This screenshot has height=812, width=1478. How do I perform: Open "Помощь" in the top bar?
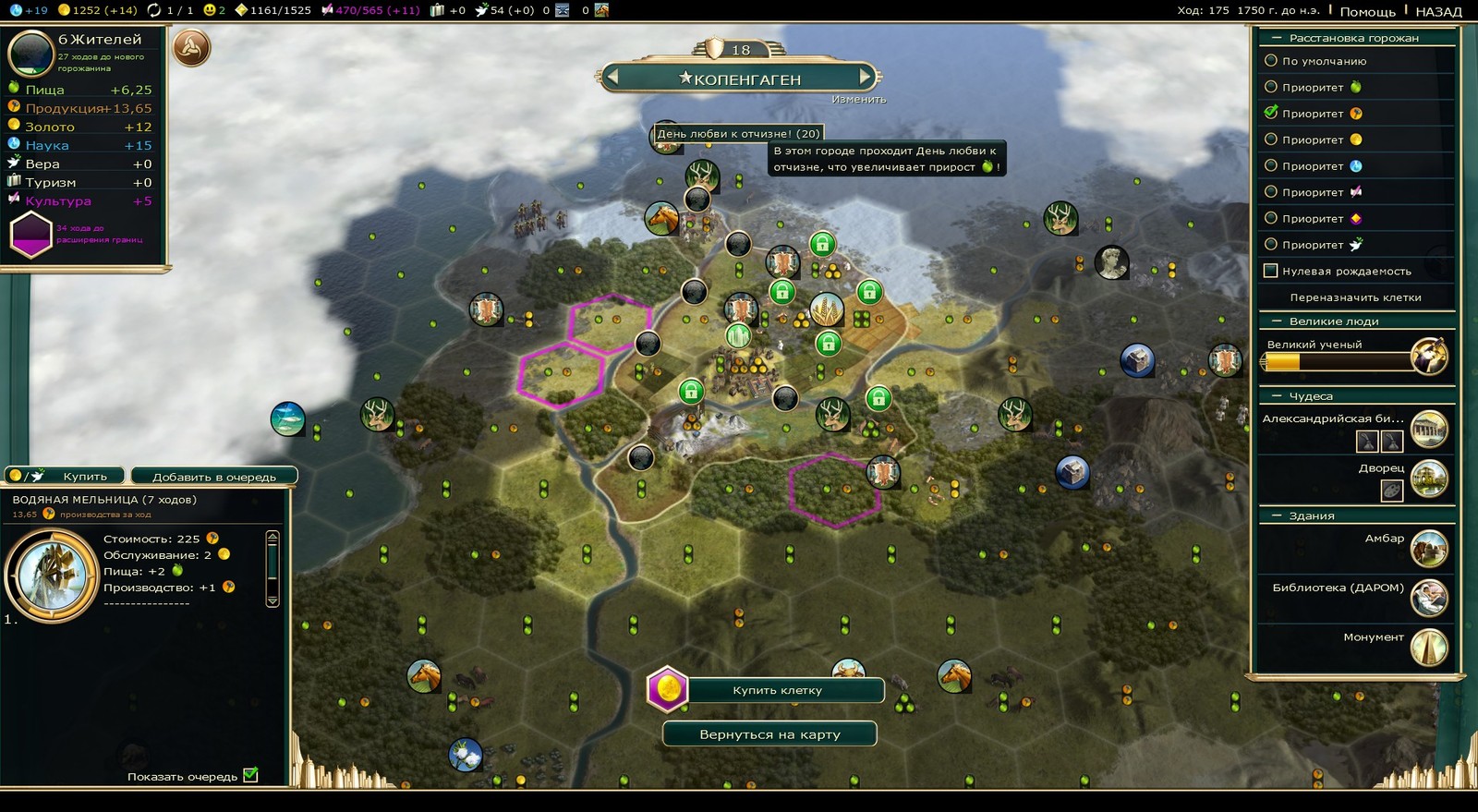coord(1367,11)
